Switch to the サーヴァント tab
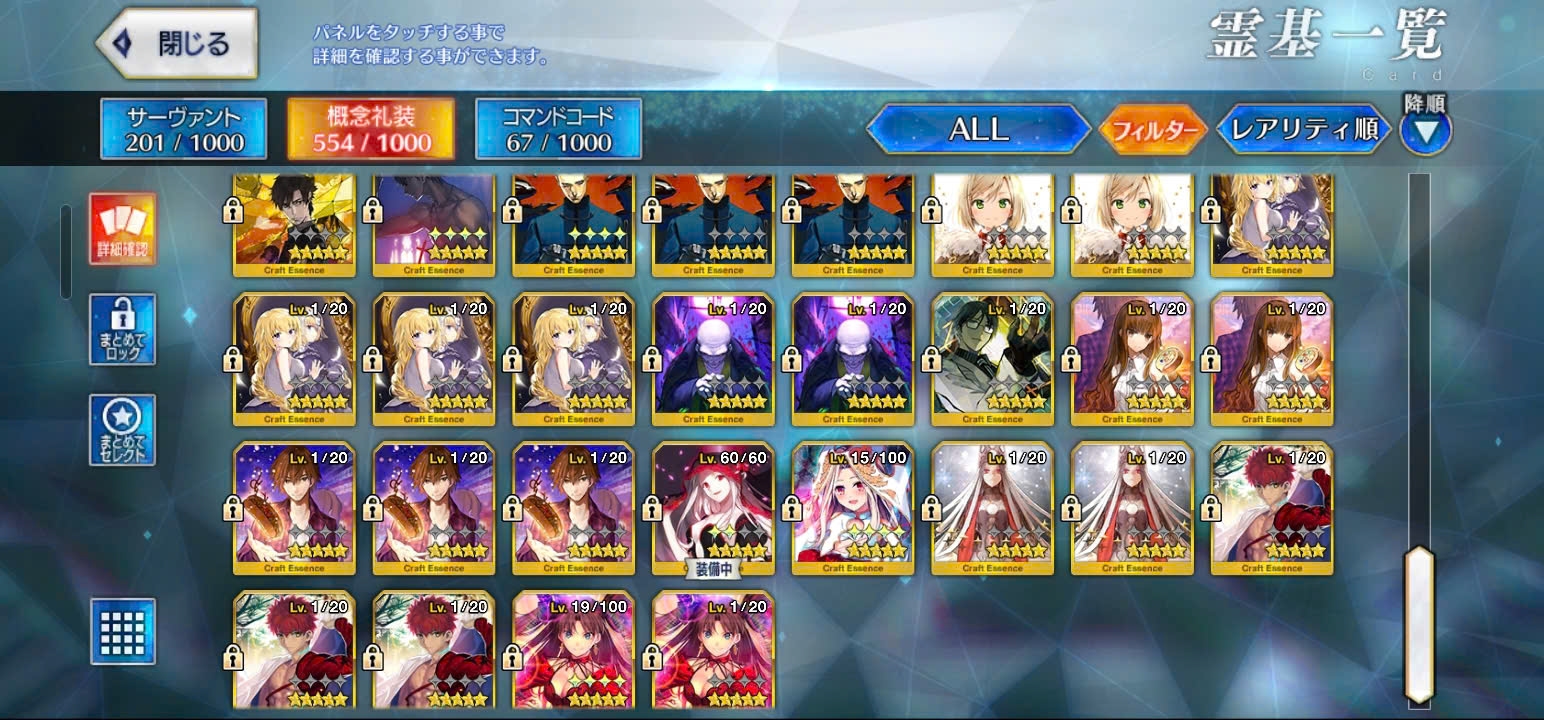This screenshot has height=720, width=1544. [x=183, y=129]
